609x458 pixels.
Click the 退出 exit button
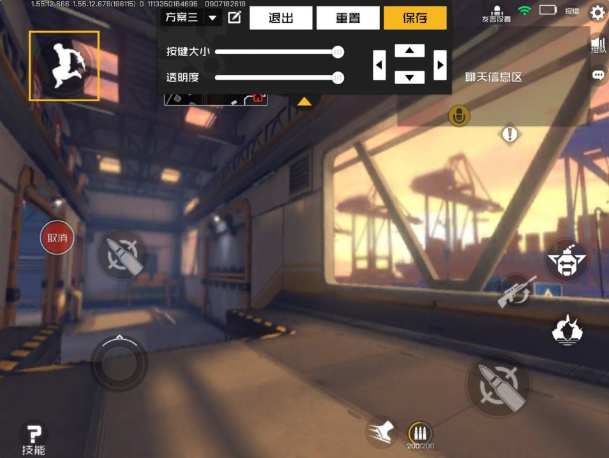[x=279, y=18]
